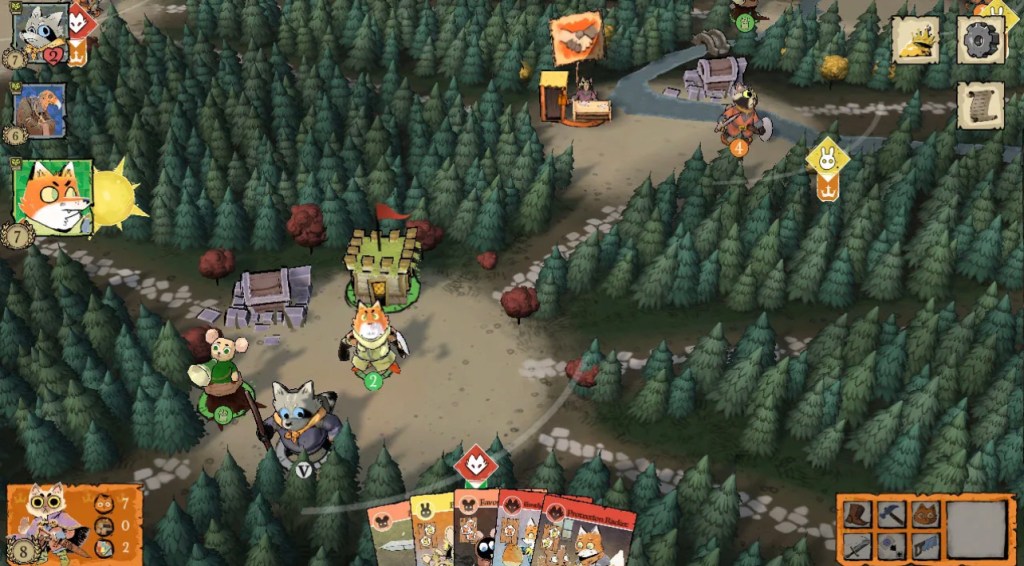Click the red fox clearing marker above hand

pos(475,465)
